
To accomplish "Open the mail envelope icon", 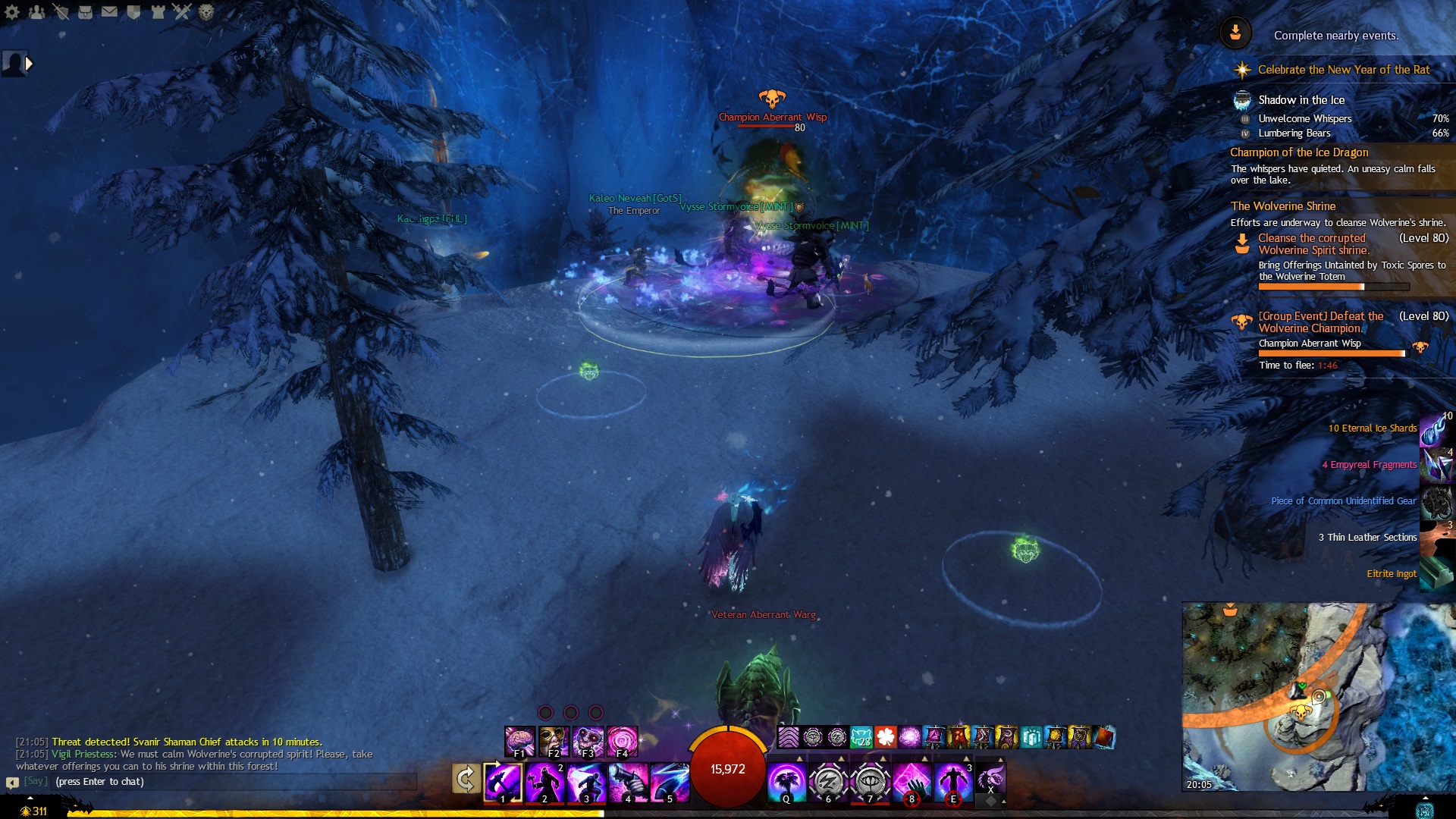I will coord(109,11).
